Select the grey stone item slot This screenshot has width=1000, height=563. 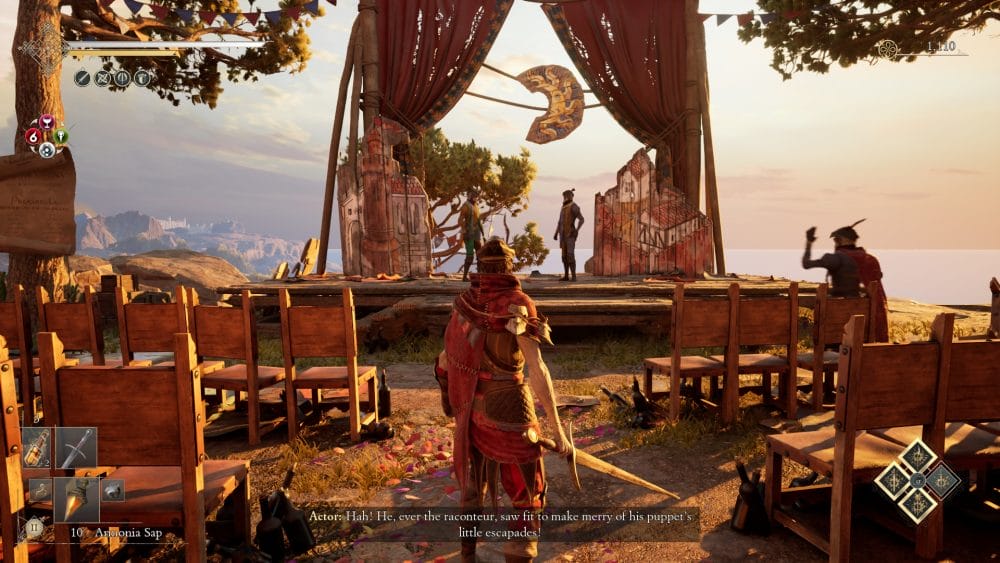coord(112,490)
